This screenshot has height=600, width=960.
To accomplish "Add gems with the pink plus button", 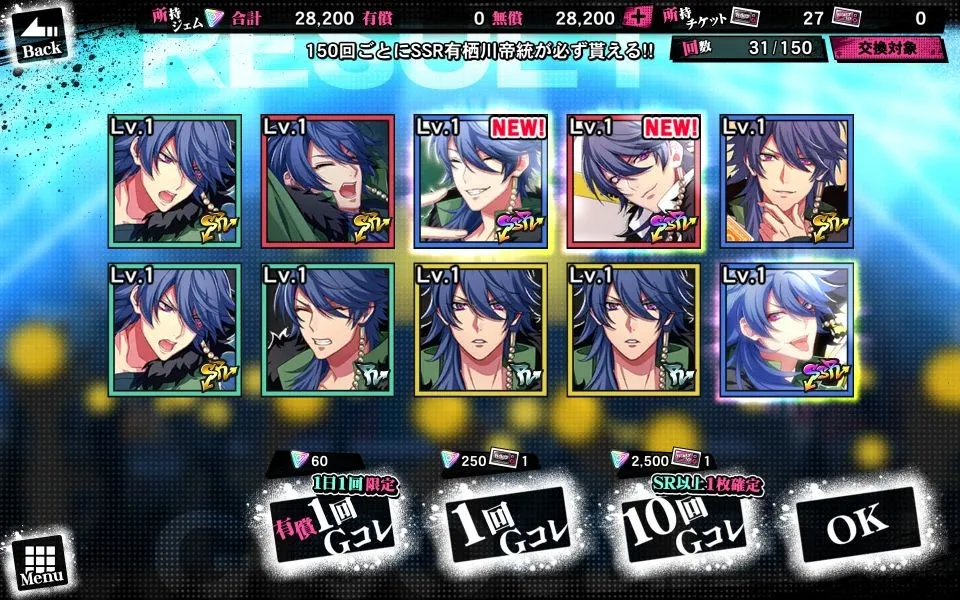I will [634, 17].
